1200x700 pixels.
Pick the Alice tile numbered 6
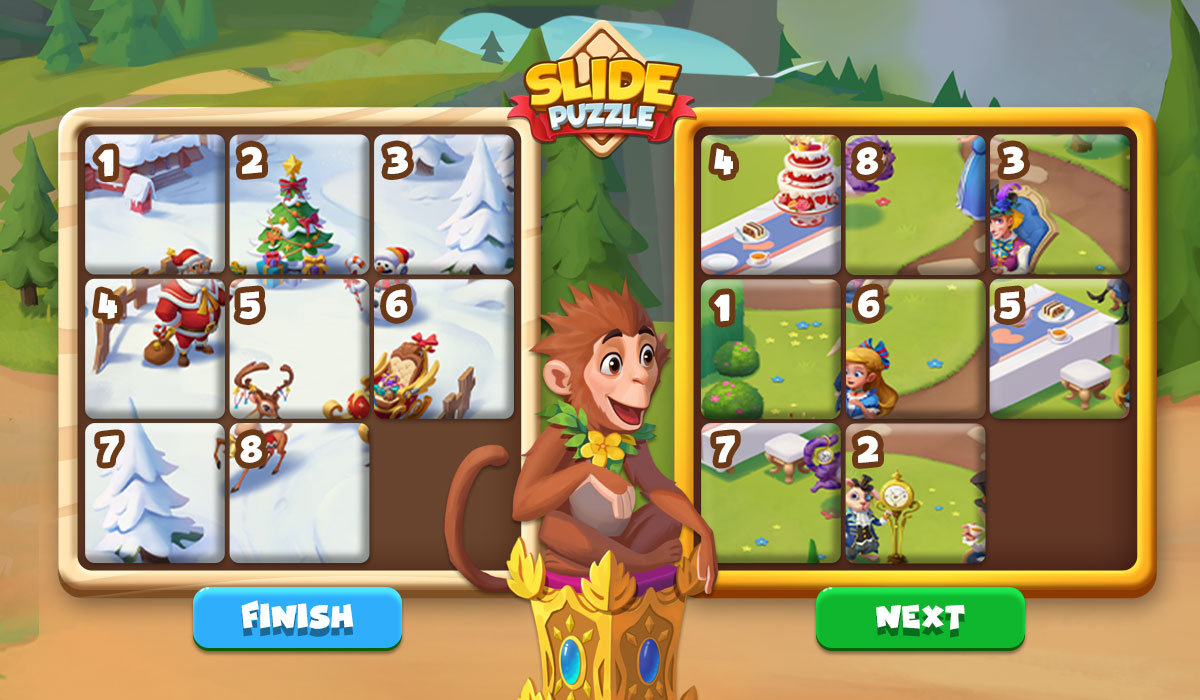coord(915,348)
